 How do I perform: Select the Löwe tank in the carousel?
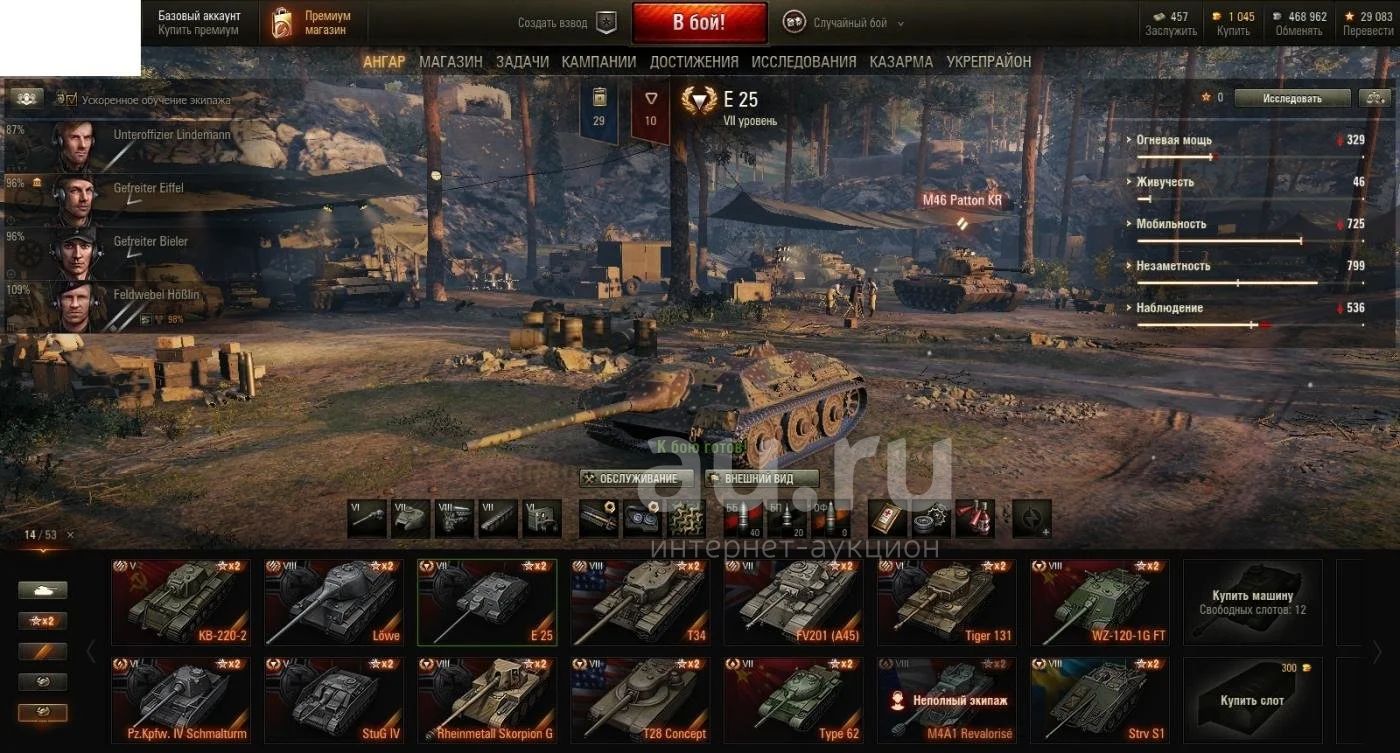point(335,602)
